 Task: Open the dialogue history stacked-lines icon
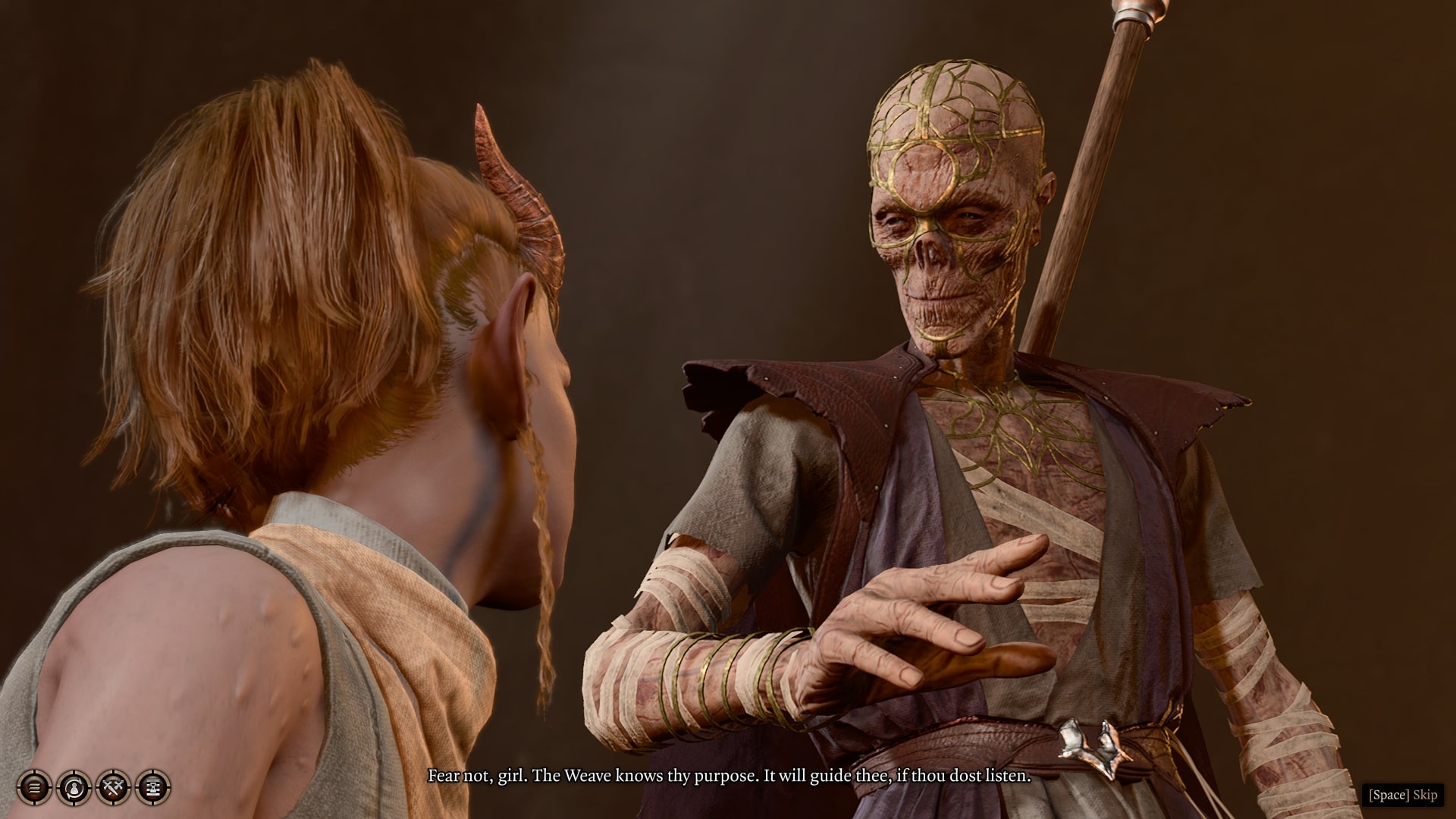pyautogui.click(x=34, y=788)
